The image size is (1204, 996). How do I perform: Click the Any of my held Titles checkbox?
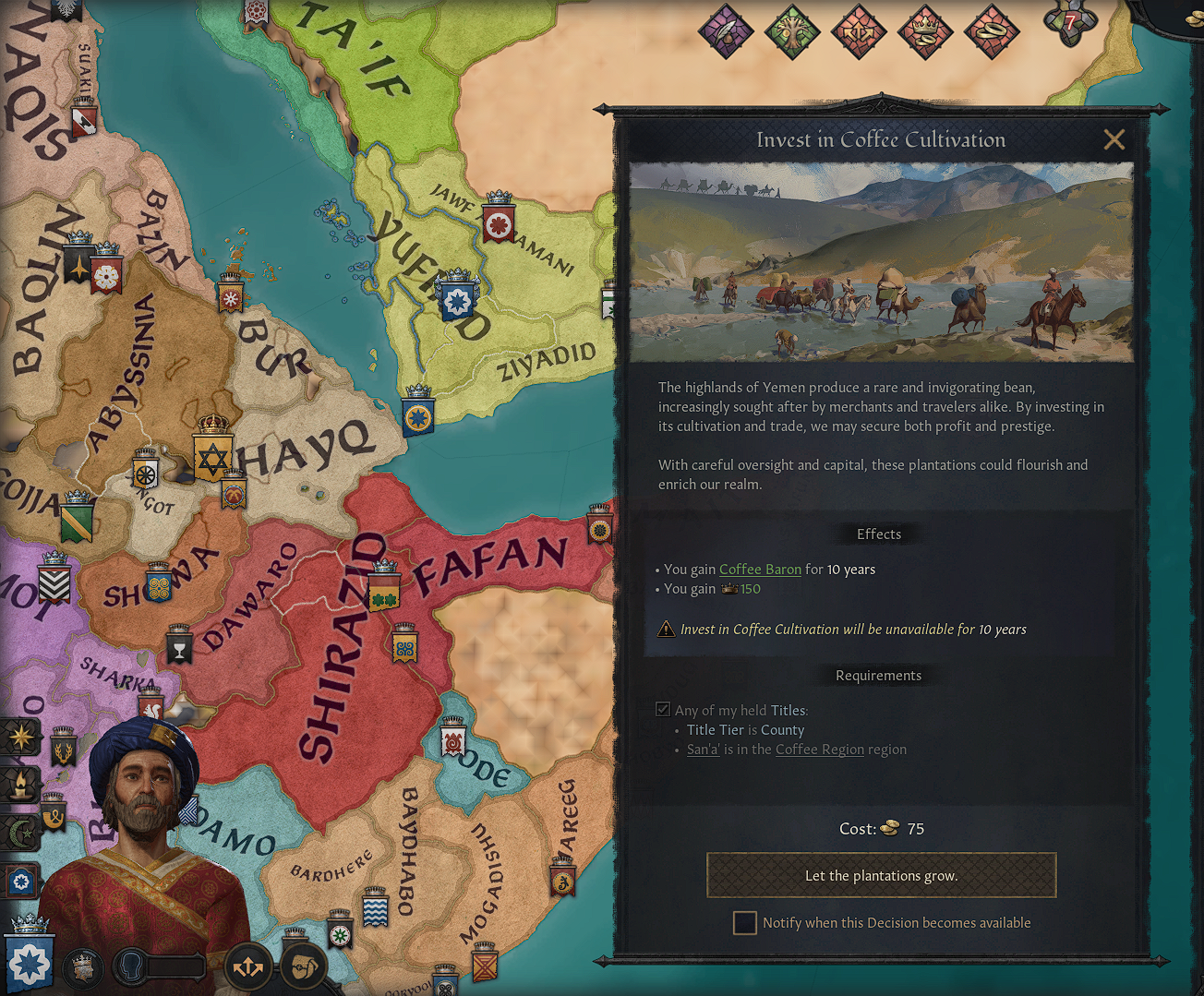663,709
